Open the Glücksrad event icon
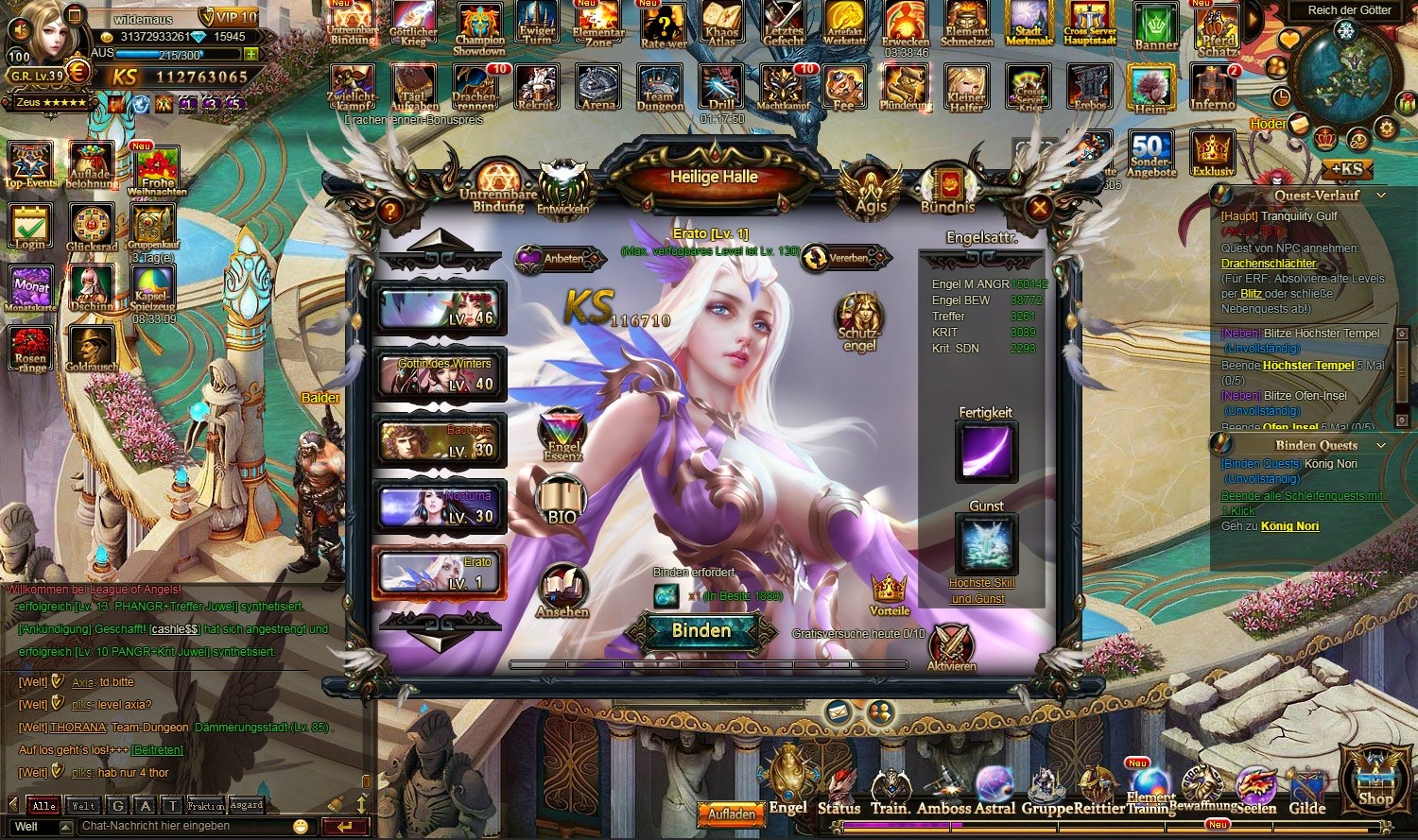1418x840 pixels. point(92,228)
